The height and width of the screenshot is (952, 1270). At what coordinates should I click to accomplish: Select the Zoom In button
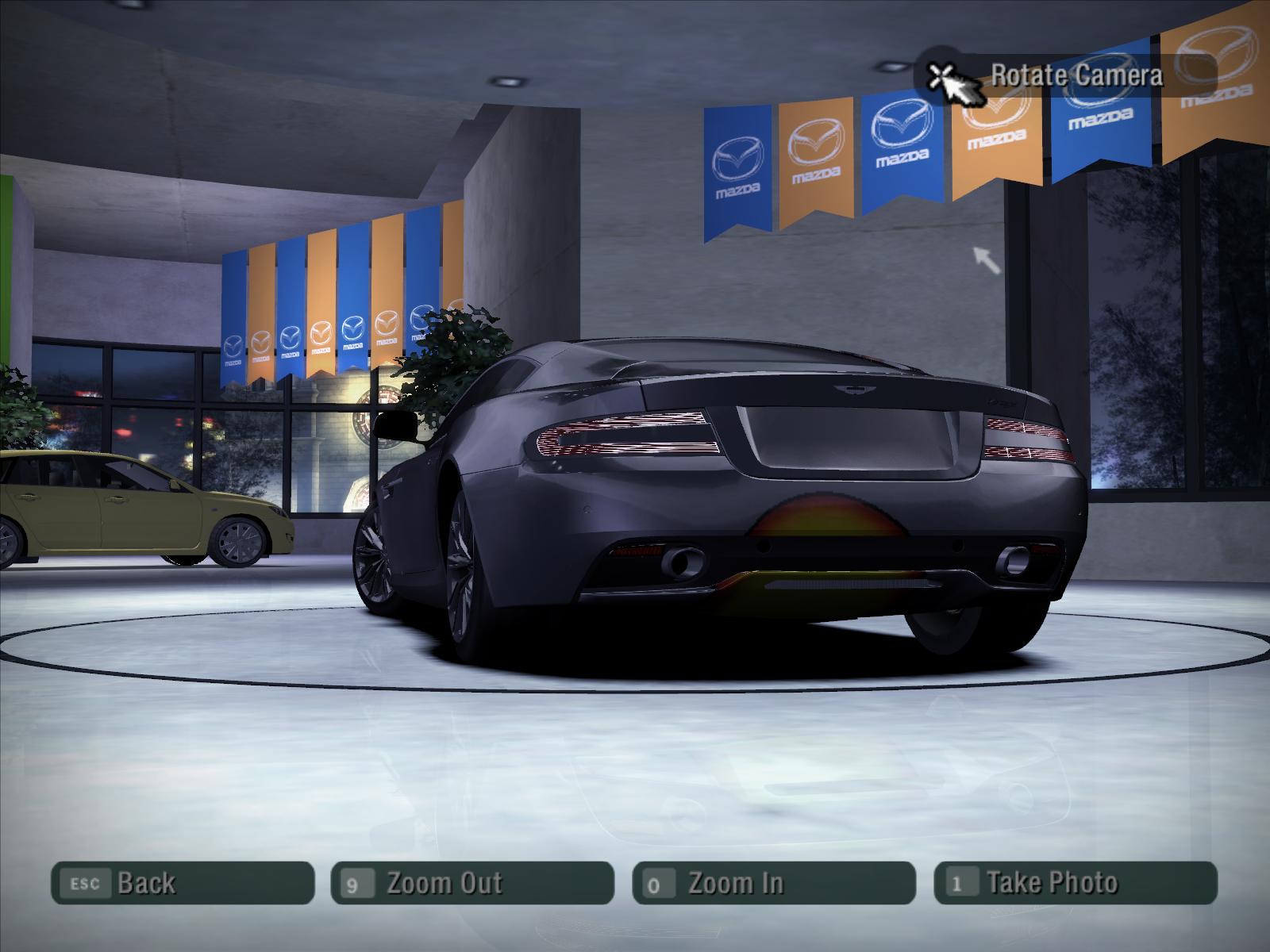(x=774, y=883)
